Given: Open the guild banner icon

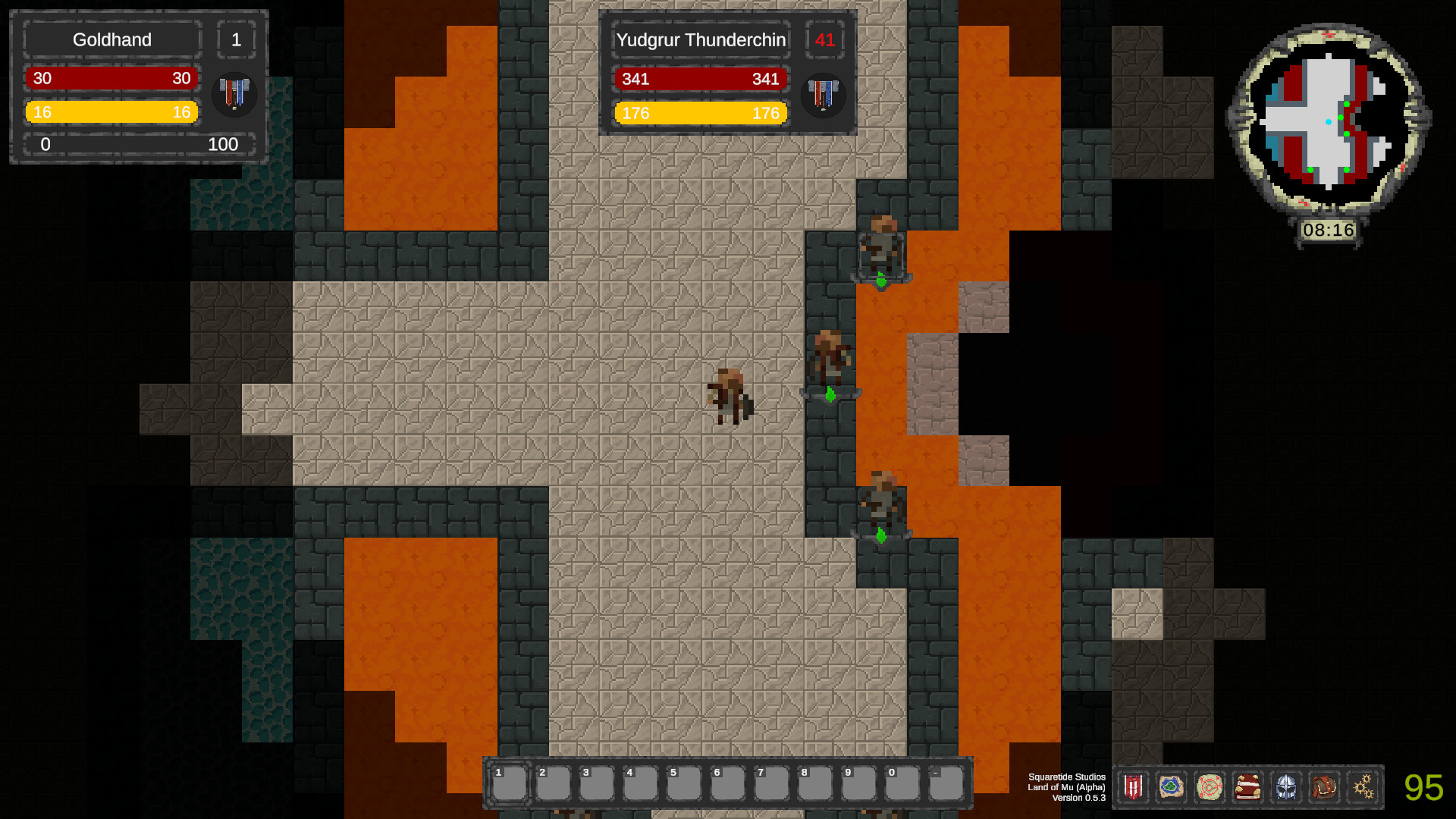Looking at the screenshot, I should tap(1133, 786).
